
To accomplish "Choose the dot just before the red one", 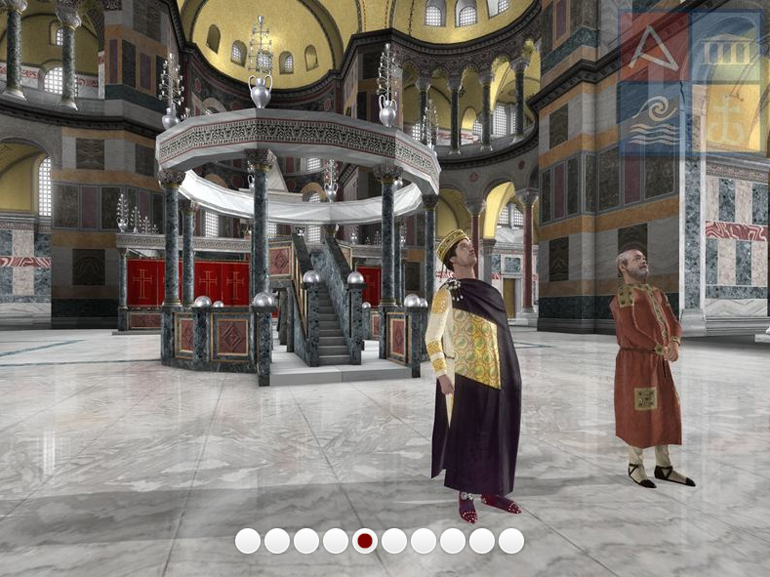I will [x=336, y=541].
